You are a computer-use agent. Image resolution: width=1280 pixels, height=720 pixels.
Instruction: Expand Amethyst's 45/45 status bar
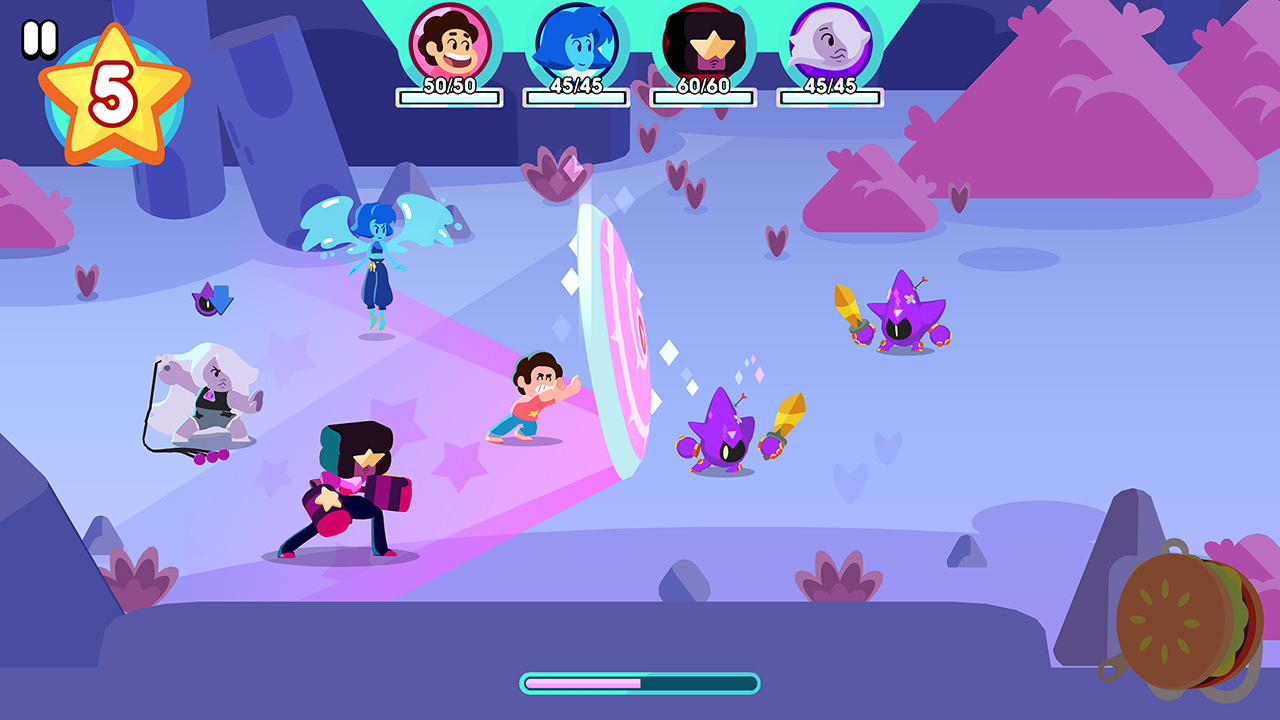click(828, 95)
